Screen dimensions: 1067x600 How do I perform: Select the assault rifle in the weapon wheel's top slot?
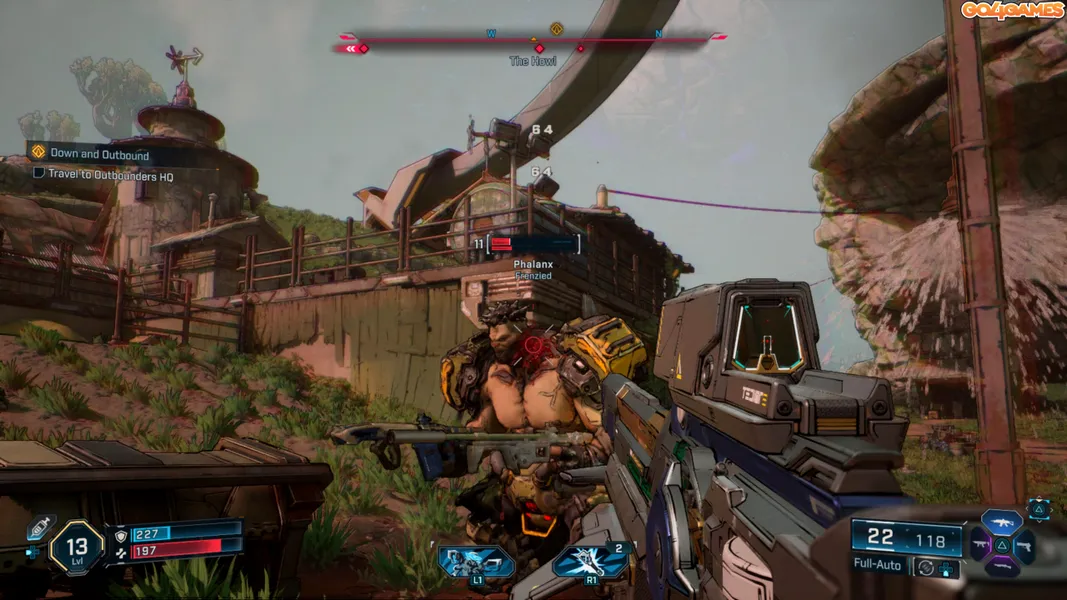tap(1001, 522)
